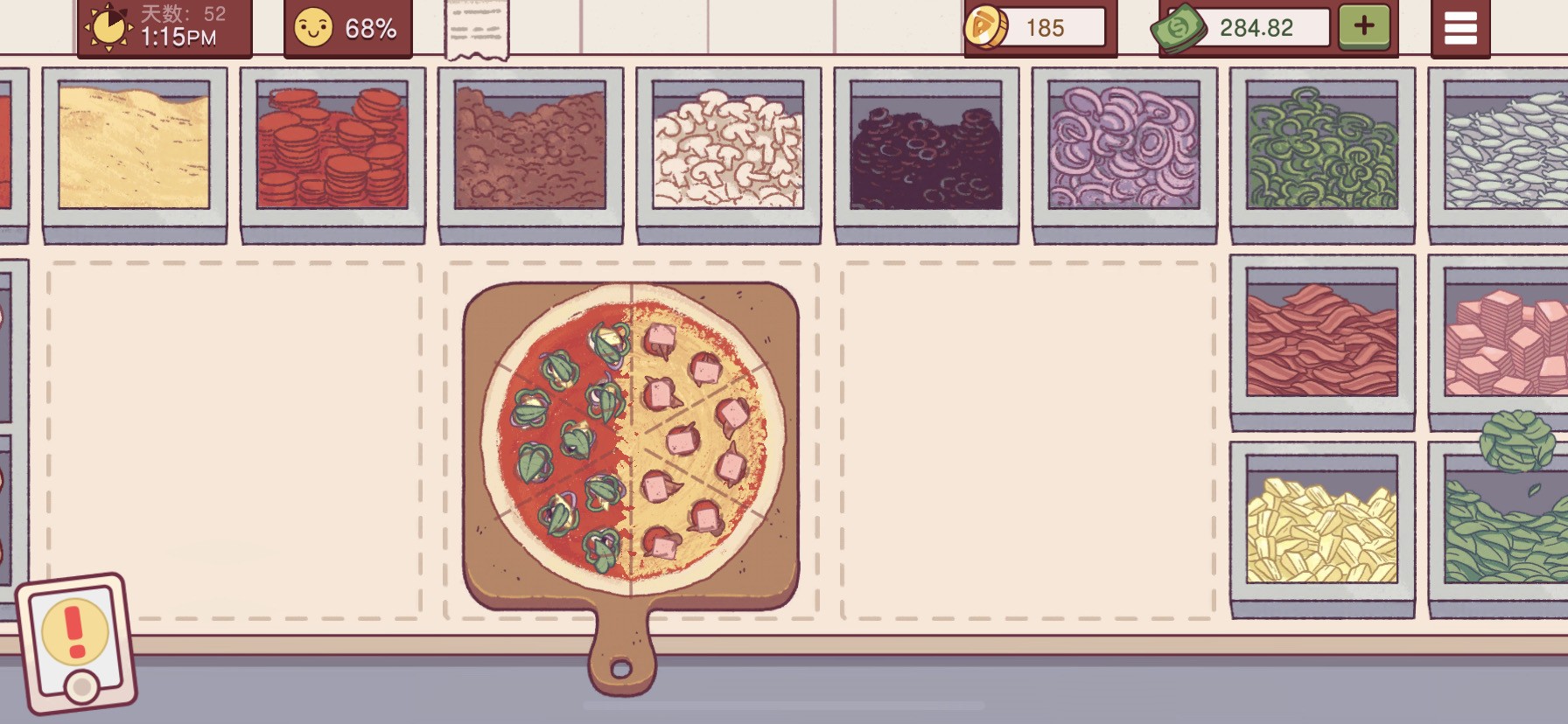Image resolution: width=1568 pixels, height=724 pixels.
Task: Pick the pepperoni ingredient bin
Action: [332, 146]
